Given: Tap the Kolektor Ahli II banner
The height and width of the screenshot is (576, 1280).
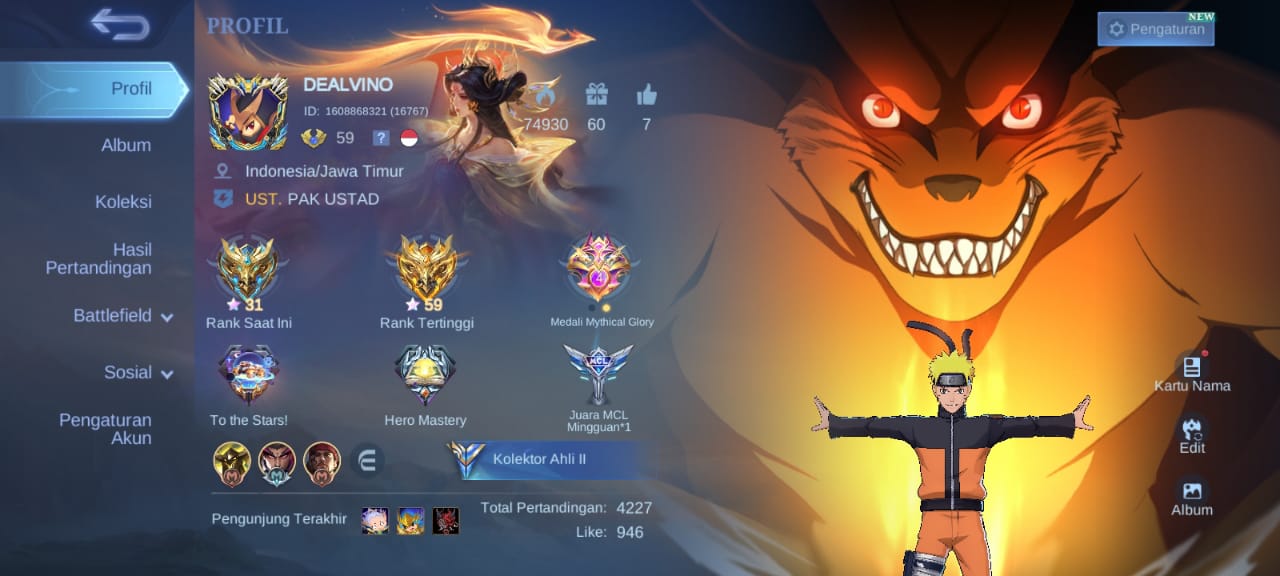Looking at the screenshot, I should (540, 460).
